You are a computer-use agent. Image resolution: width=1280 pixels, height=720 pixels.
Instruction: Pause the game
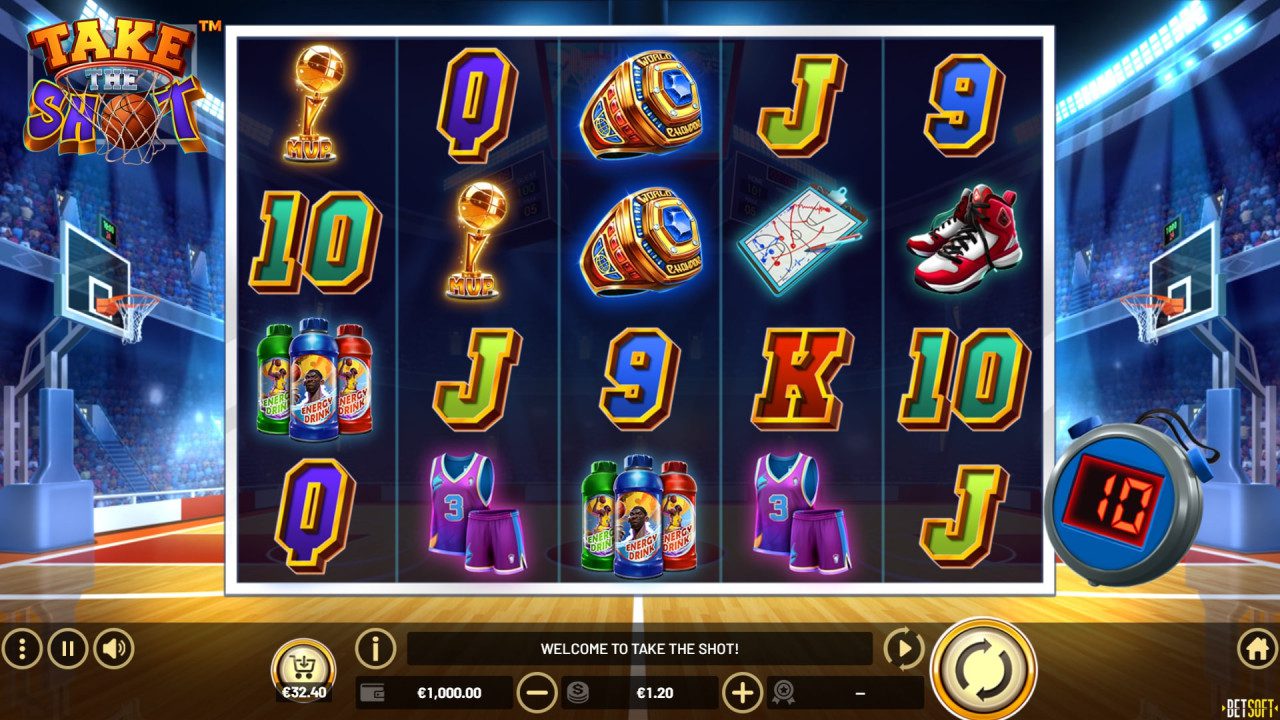(x=66, y=648)
